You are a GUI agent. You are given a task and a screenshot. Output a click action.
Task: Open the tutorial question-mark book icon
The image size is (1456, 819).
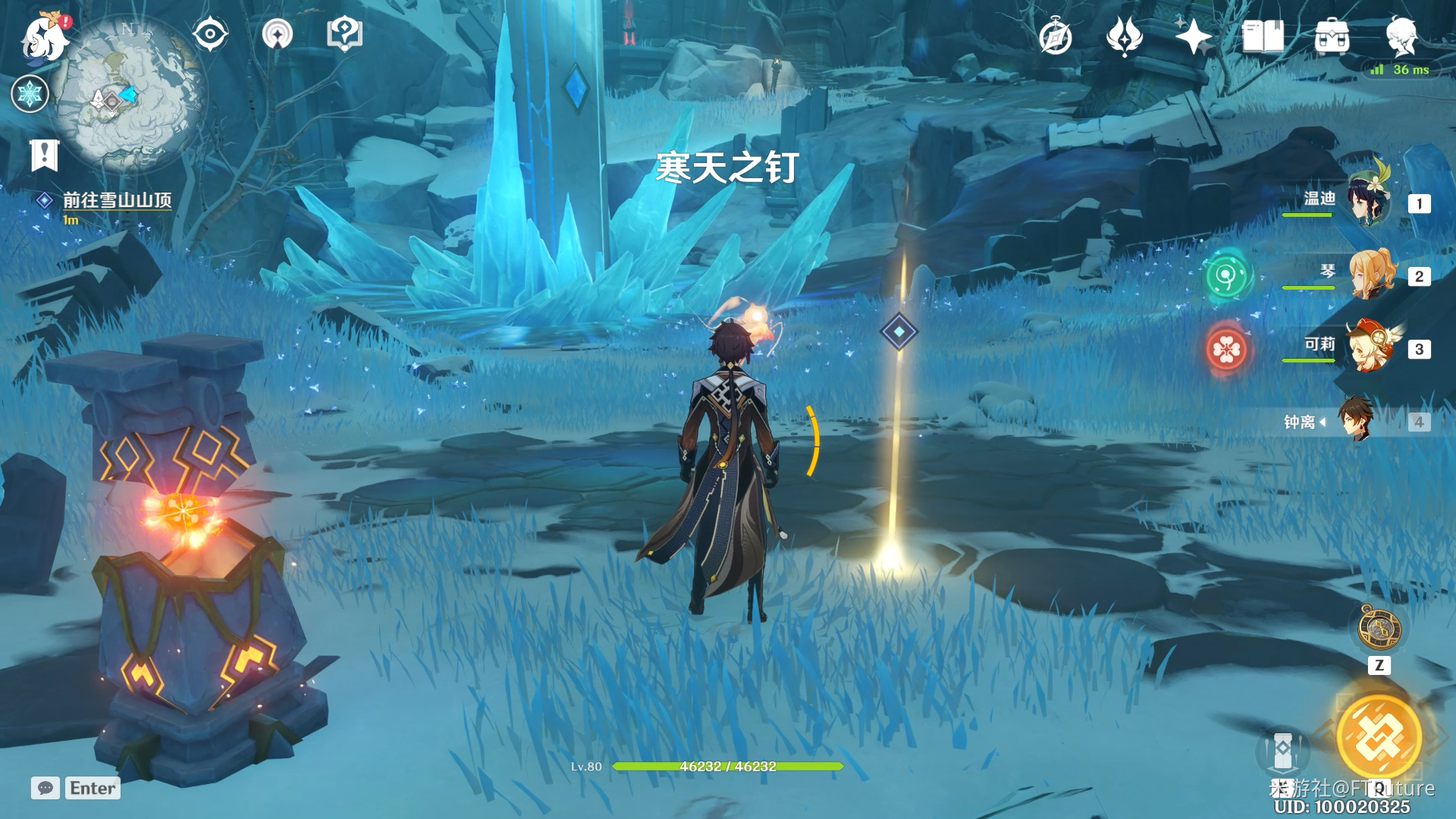tap(344, 35)
